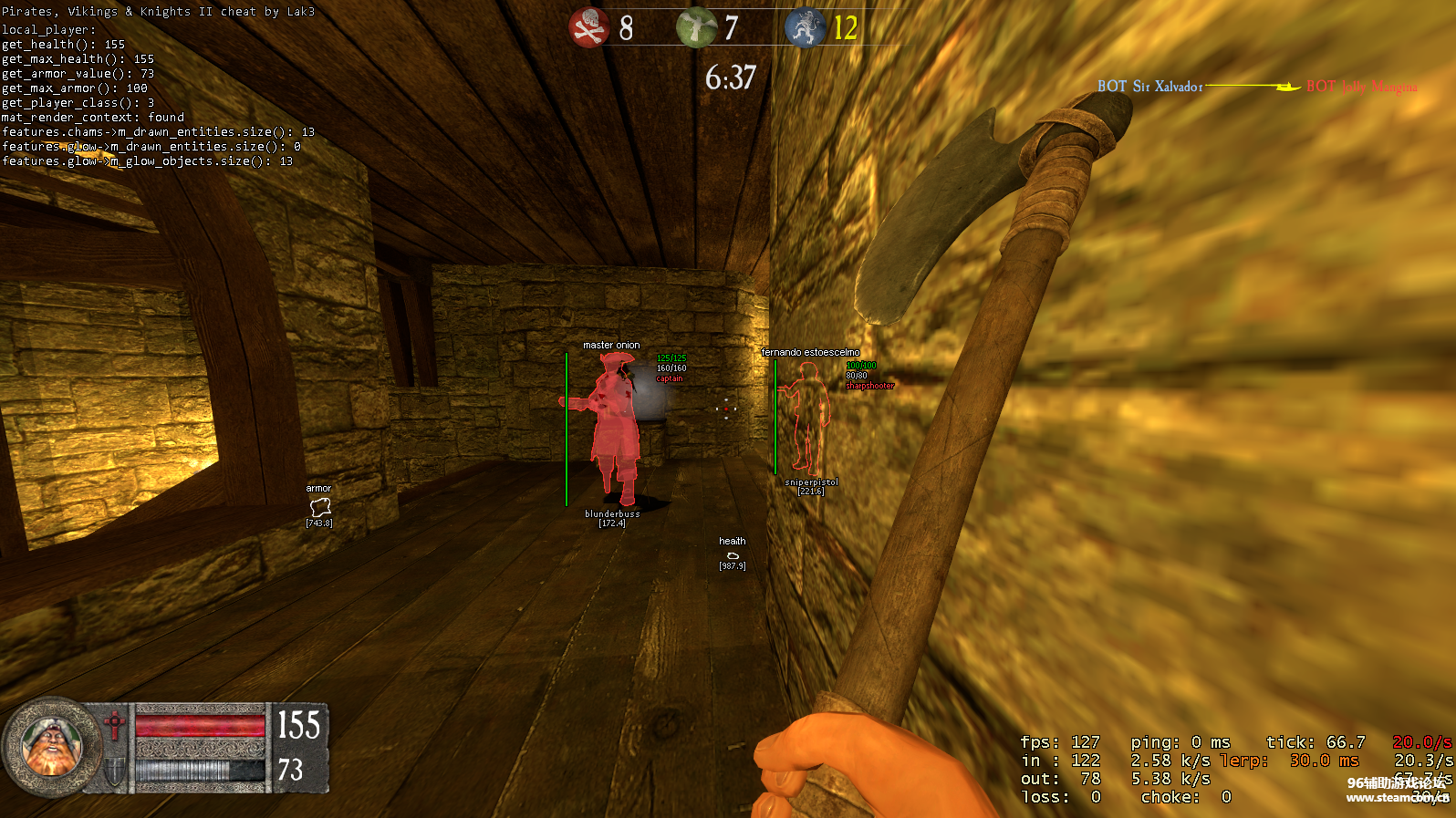The height and width of the screenshot is (818, 1456).
Task: Click the ping 0 ms readout
Action: coord(1183,741)
